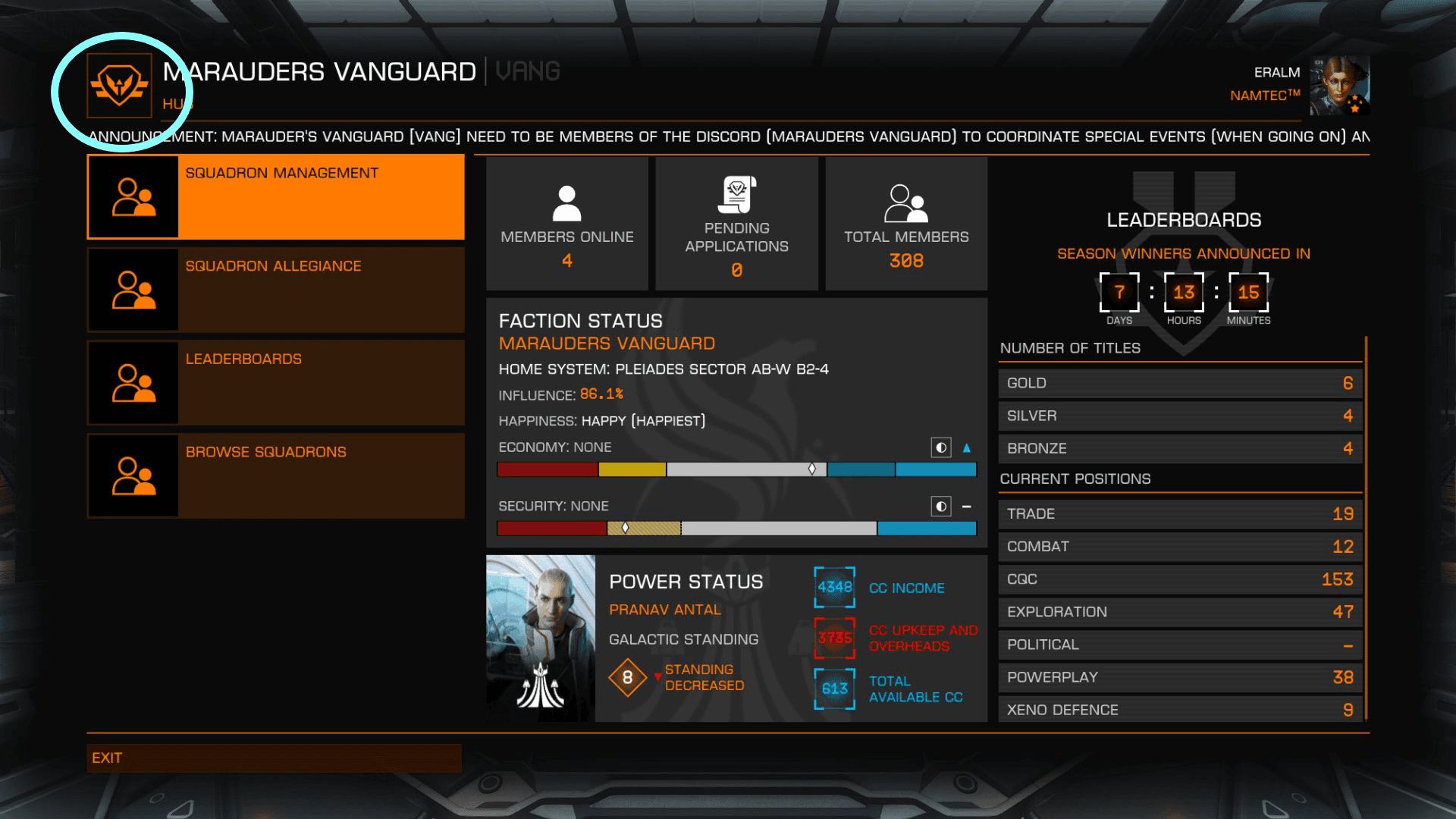Select the Silver titles row

click(1180, 416)
